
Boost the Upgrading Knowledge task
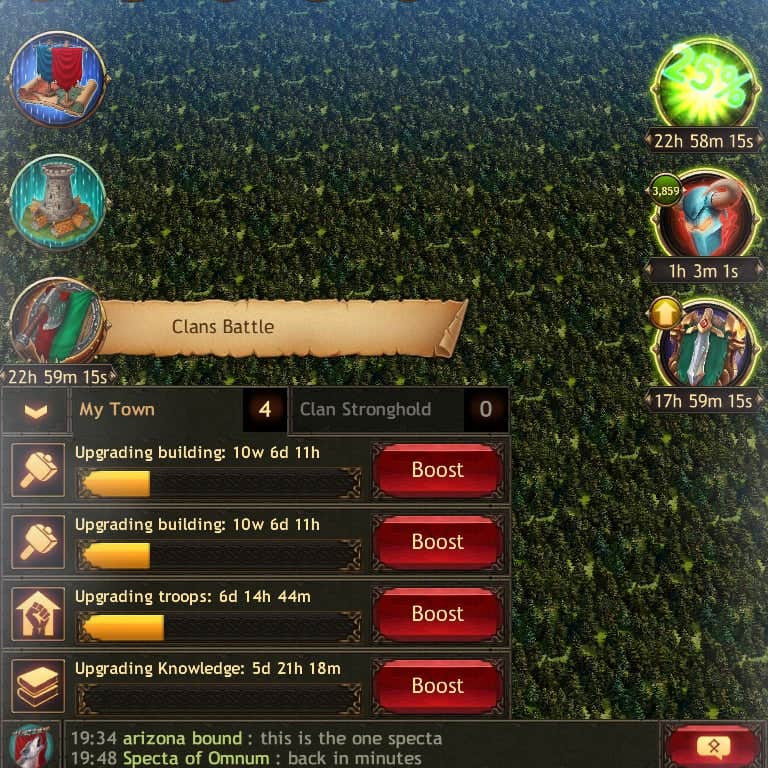click(x=437, y=686)
